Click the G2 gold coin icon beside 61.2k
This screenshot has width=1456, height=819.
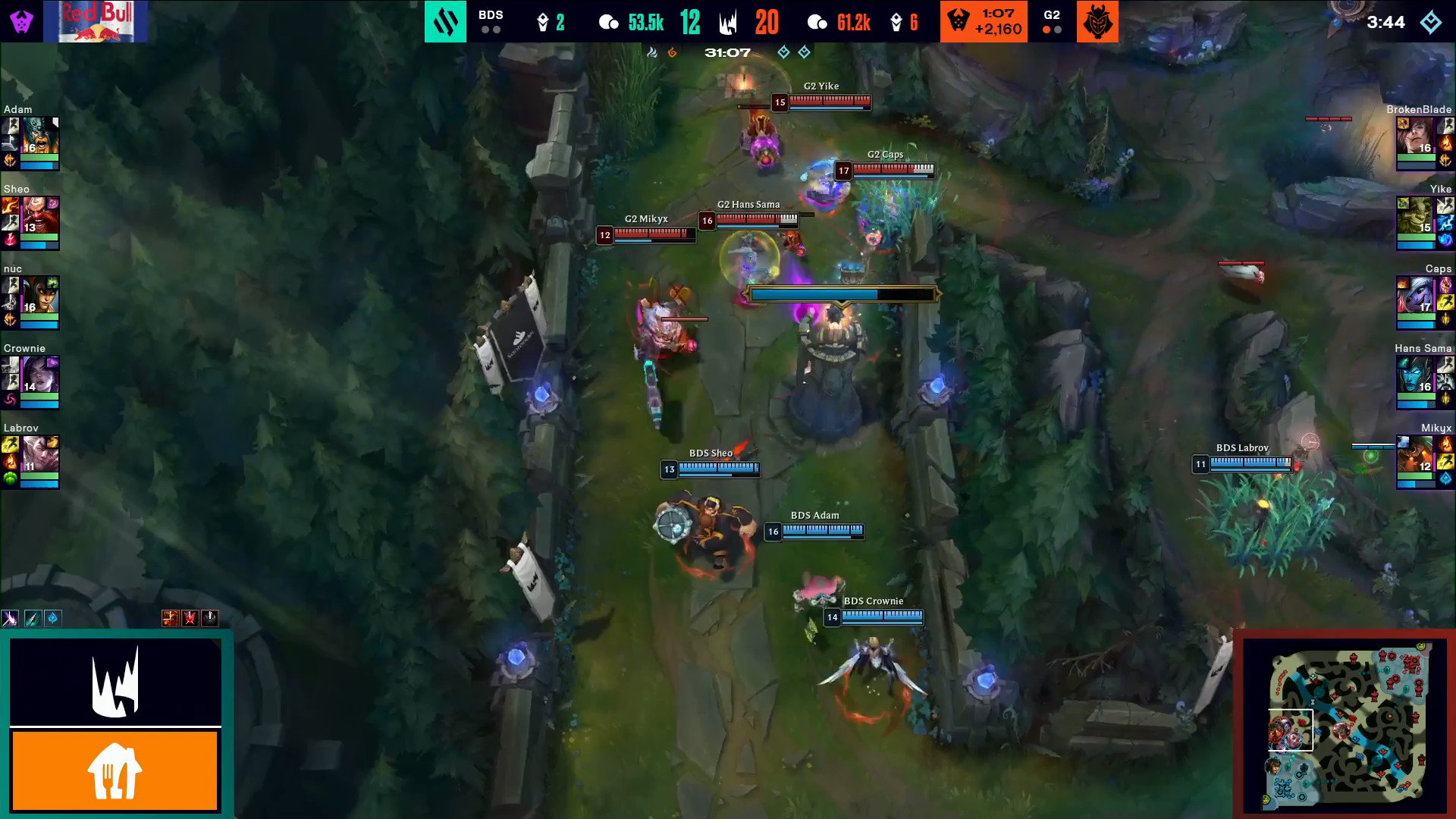817,22
